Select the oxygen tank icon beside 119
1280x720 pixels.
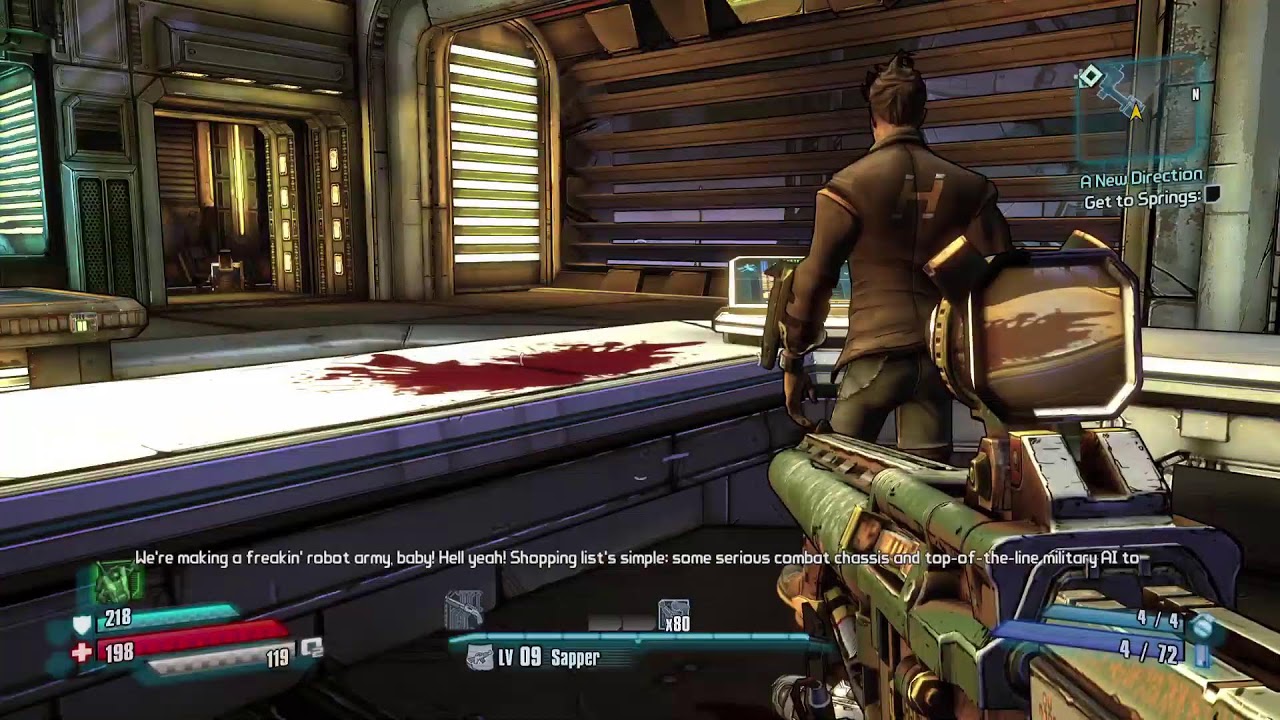click(x=312, y=649)
